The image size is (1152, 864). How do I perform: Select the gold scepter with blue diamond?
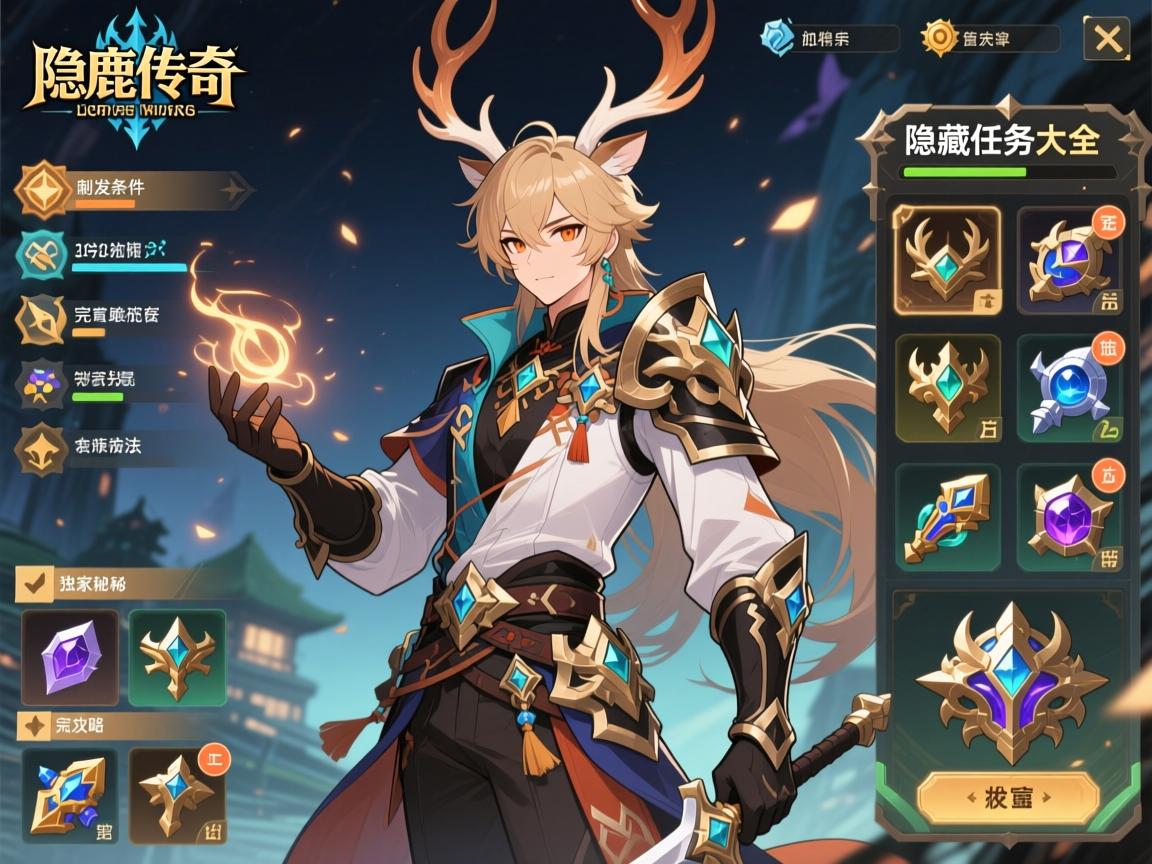(946, 516)
